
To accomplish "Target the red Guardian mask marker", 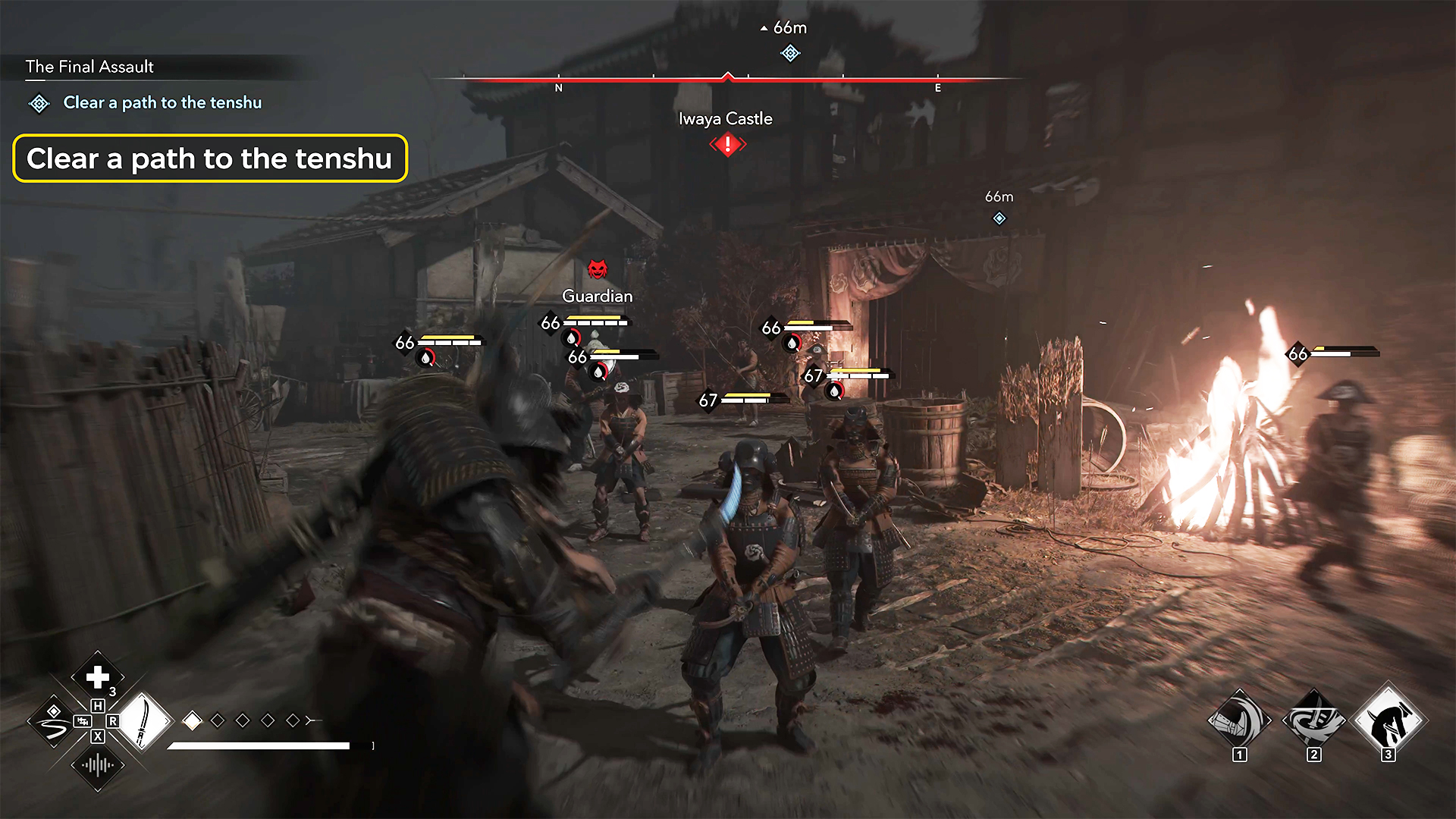I will (598, 268).
